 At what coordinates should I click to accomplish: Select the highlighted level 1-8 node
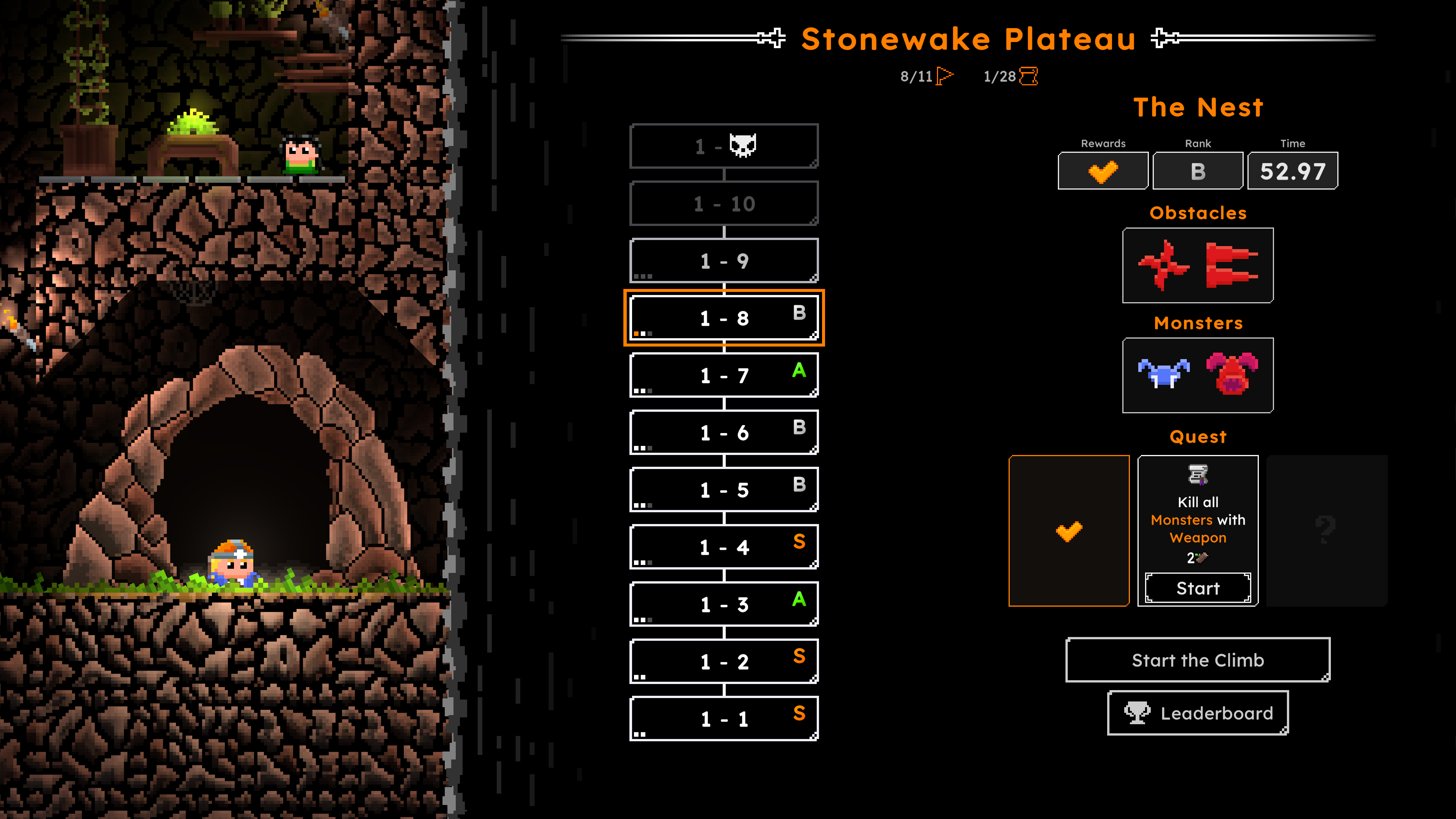click(724, 317)
